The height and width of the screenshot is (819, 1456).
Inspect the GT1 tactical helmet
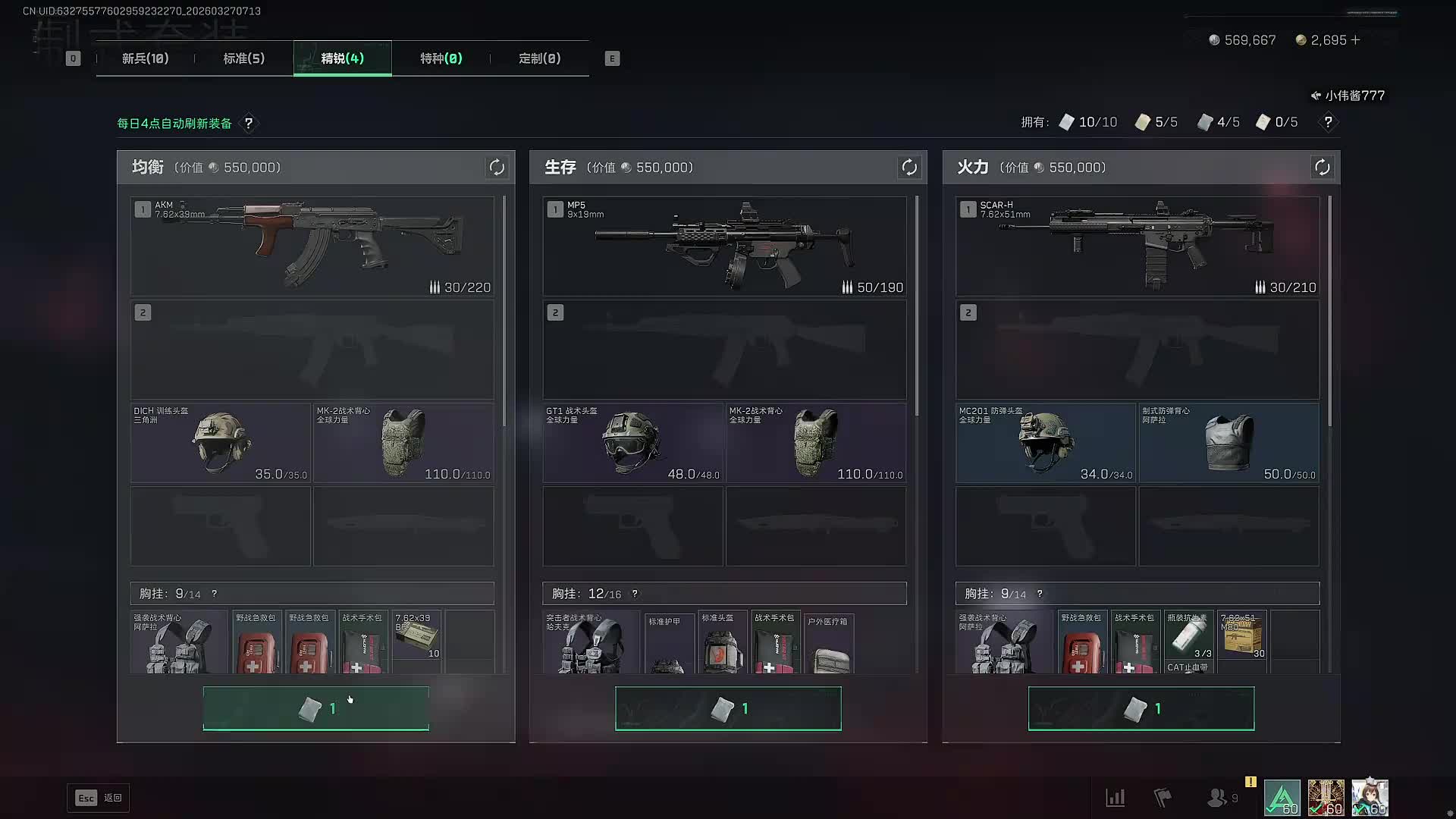tap(633, 443)
